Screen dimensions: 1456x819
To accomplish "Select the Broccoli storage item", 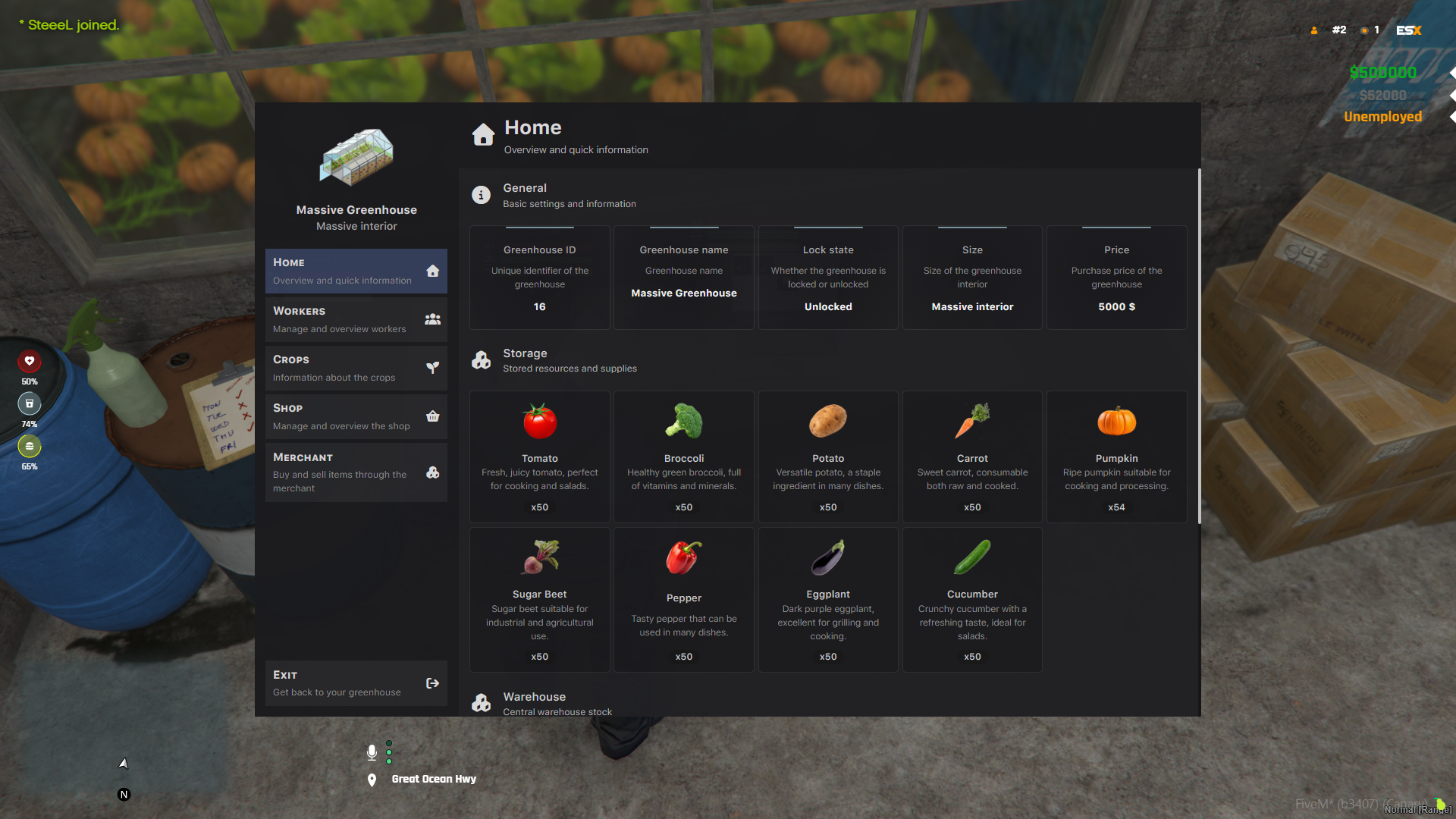I will 683,457.
